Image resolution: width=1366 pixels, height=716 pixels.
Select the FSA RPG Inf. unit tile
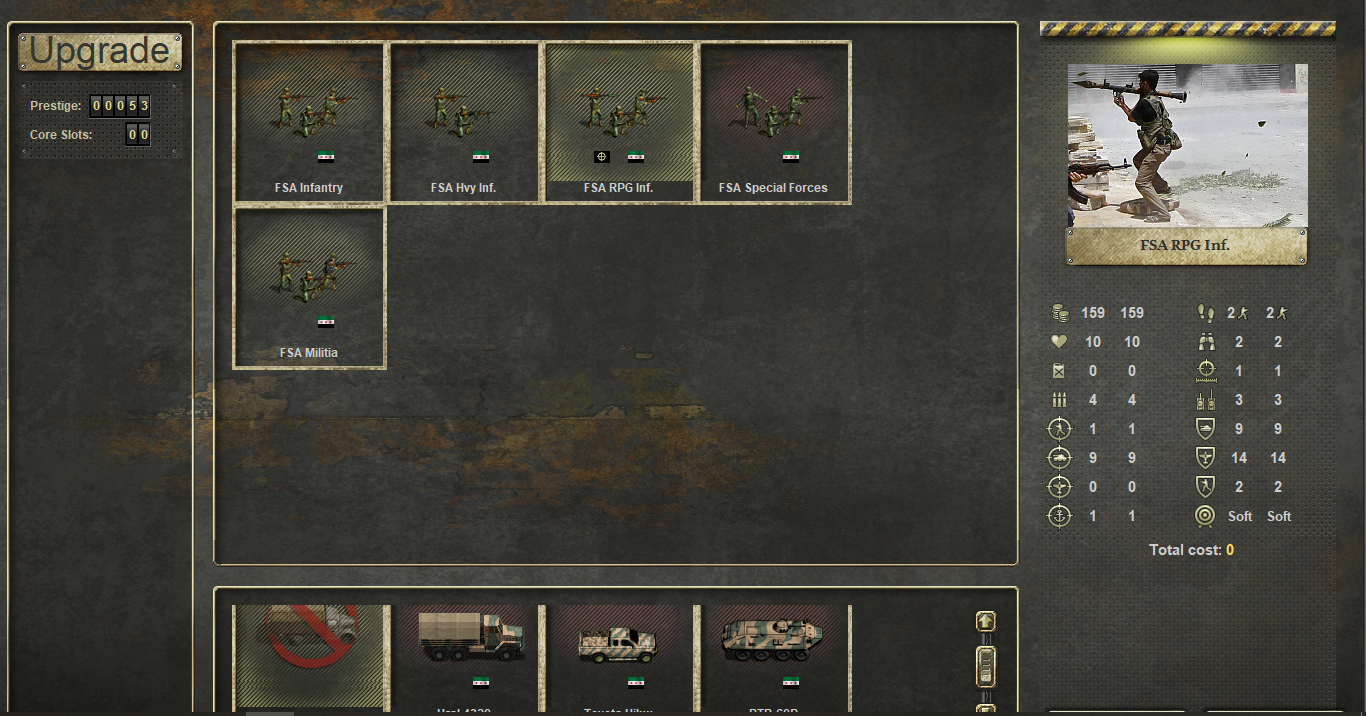pos(619,122)
